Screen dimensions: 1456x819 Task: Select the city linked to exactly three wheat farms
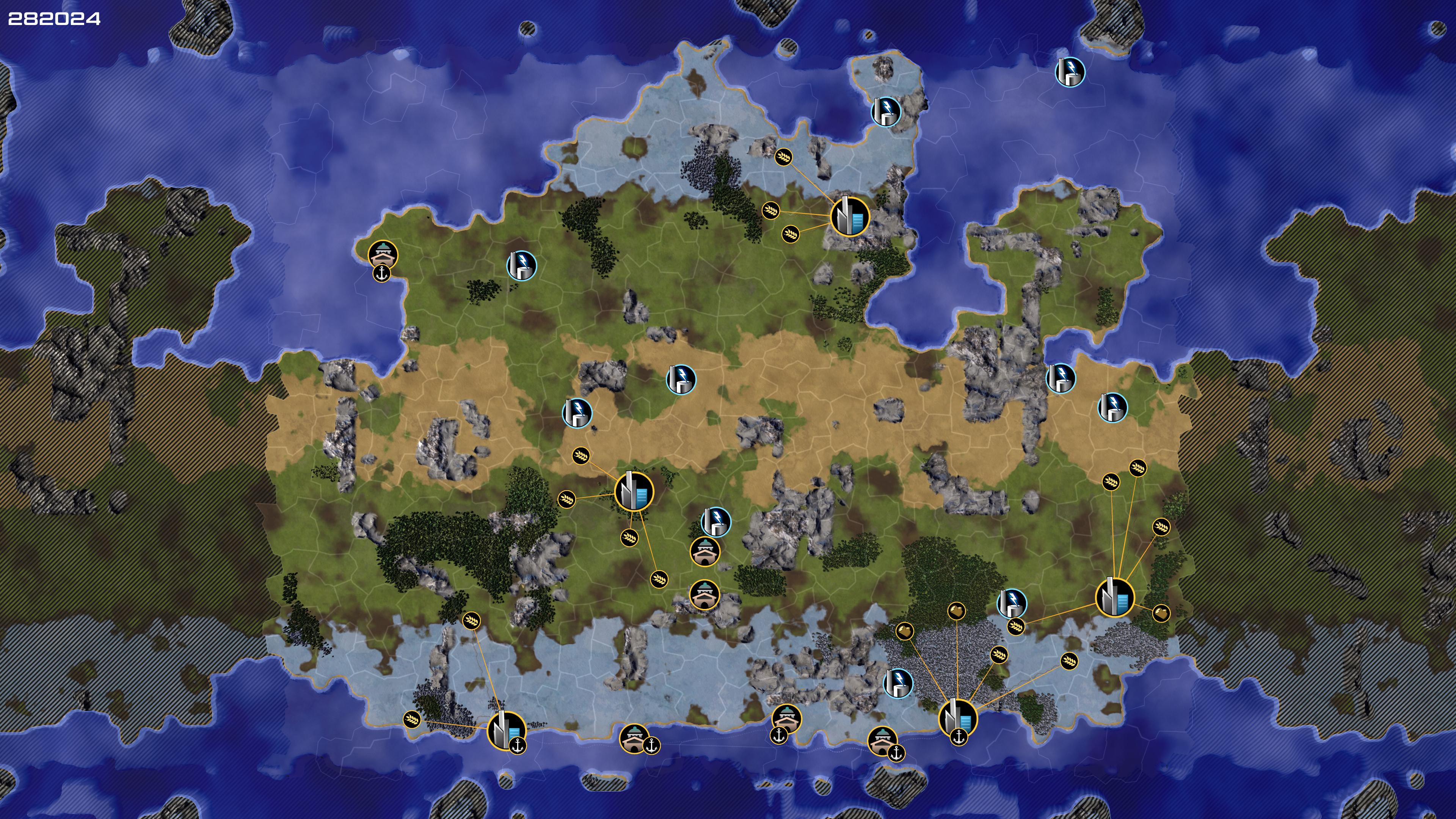pos(849,216)
